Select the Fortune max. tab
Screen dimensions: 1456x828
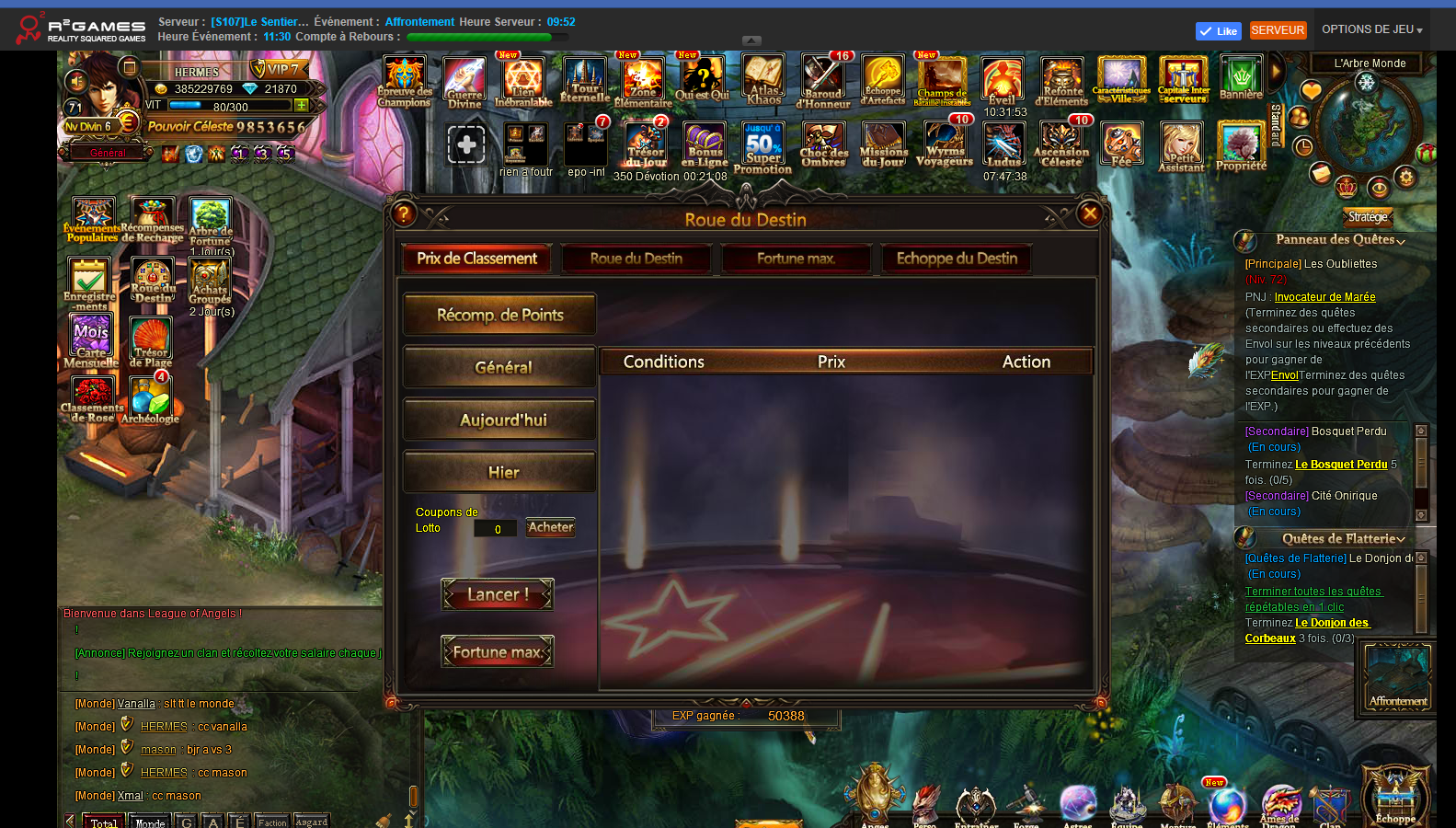pos(797,259)
